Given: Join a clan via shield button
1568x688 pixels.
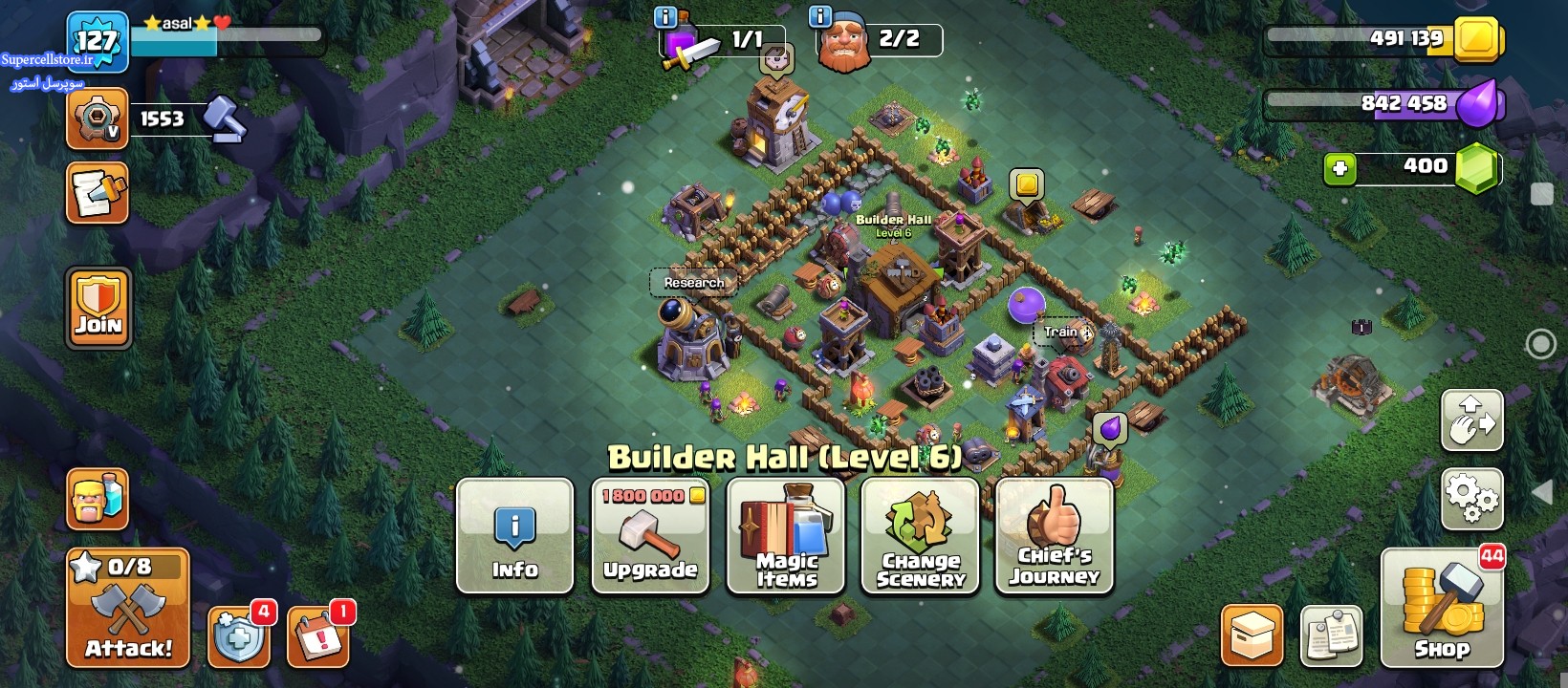Looking at the screenshot, I should tap(98, 307).
